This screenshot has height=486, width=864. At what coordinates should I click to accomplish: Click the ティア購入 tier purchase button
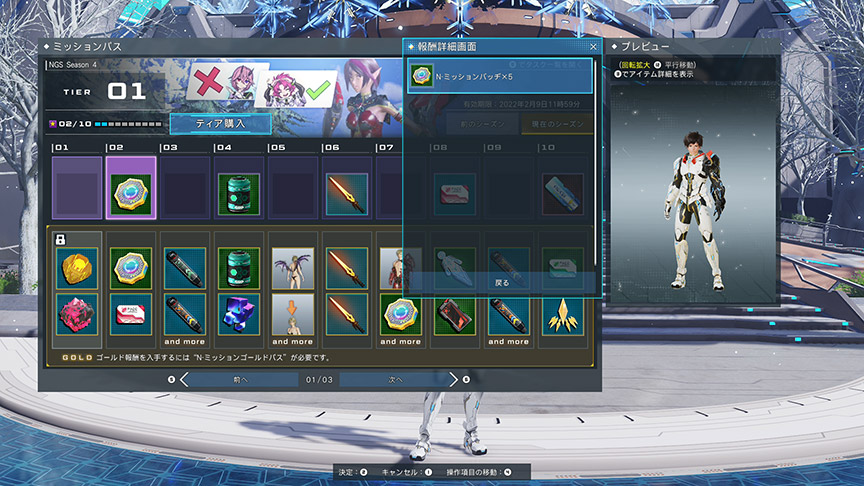pos(220,123)
